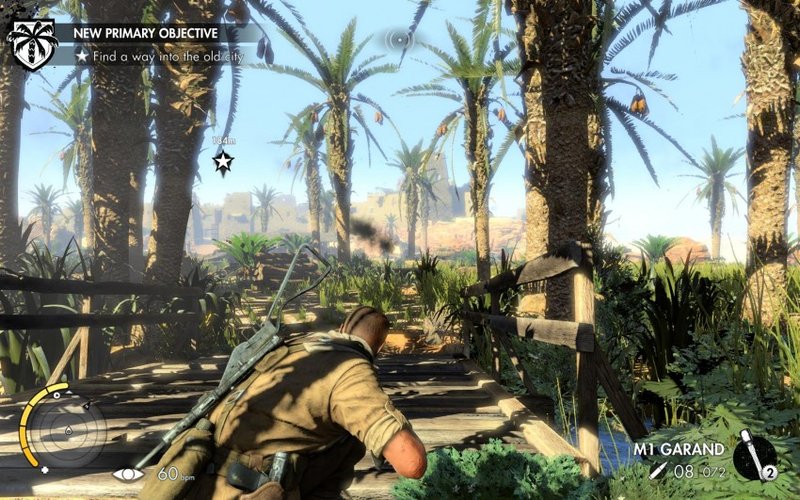The height and width of the screenshot is (500, 800).
Task: Click the star objective waypoint marker
Action: pyautogui.click(x=223, y=163)
